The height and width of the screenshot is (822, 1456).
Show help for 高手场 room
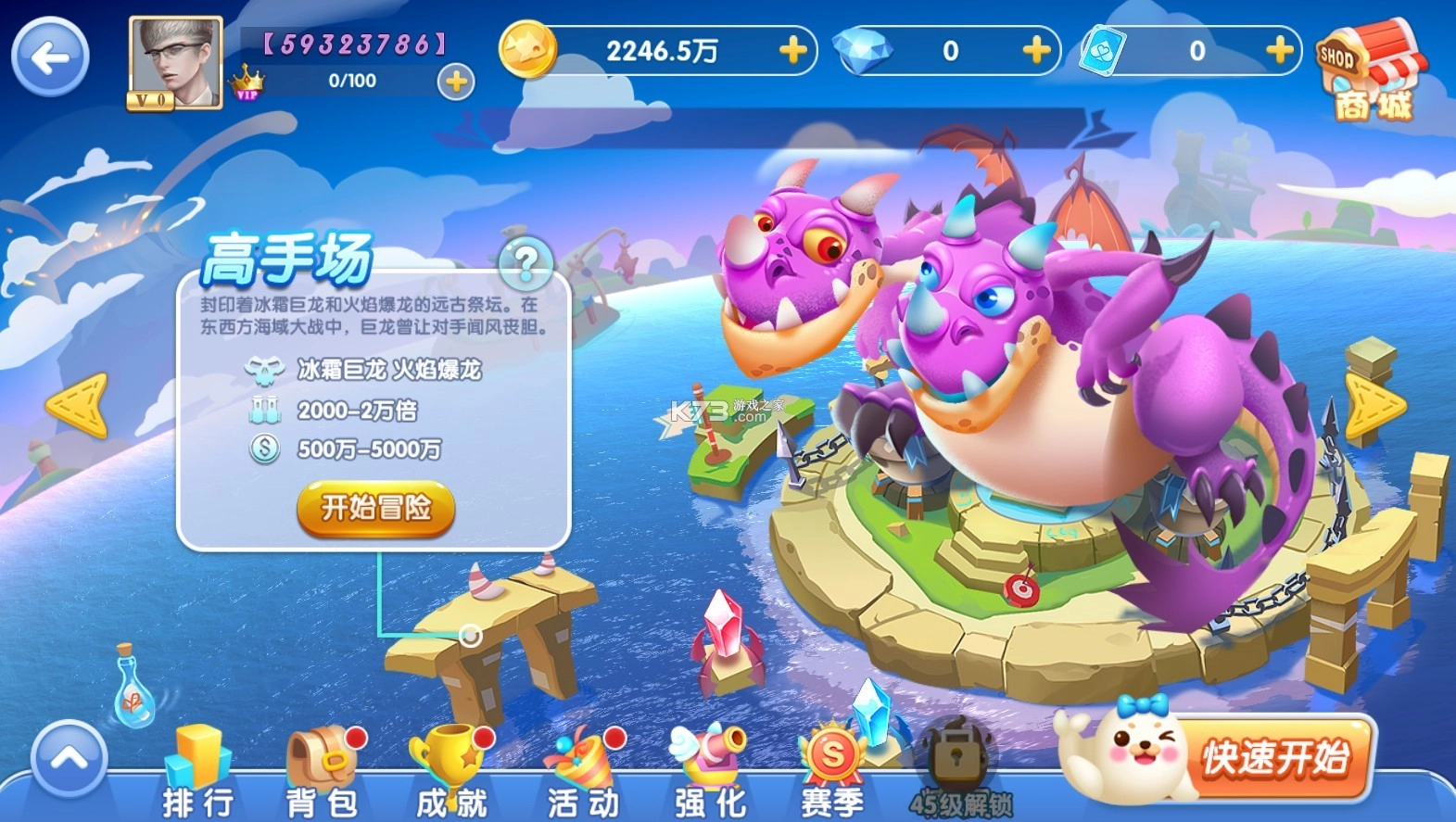point(525,263)
